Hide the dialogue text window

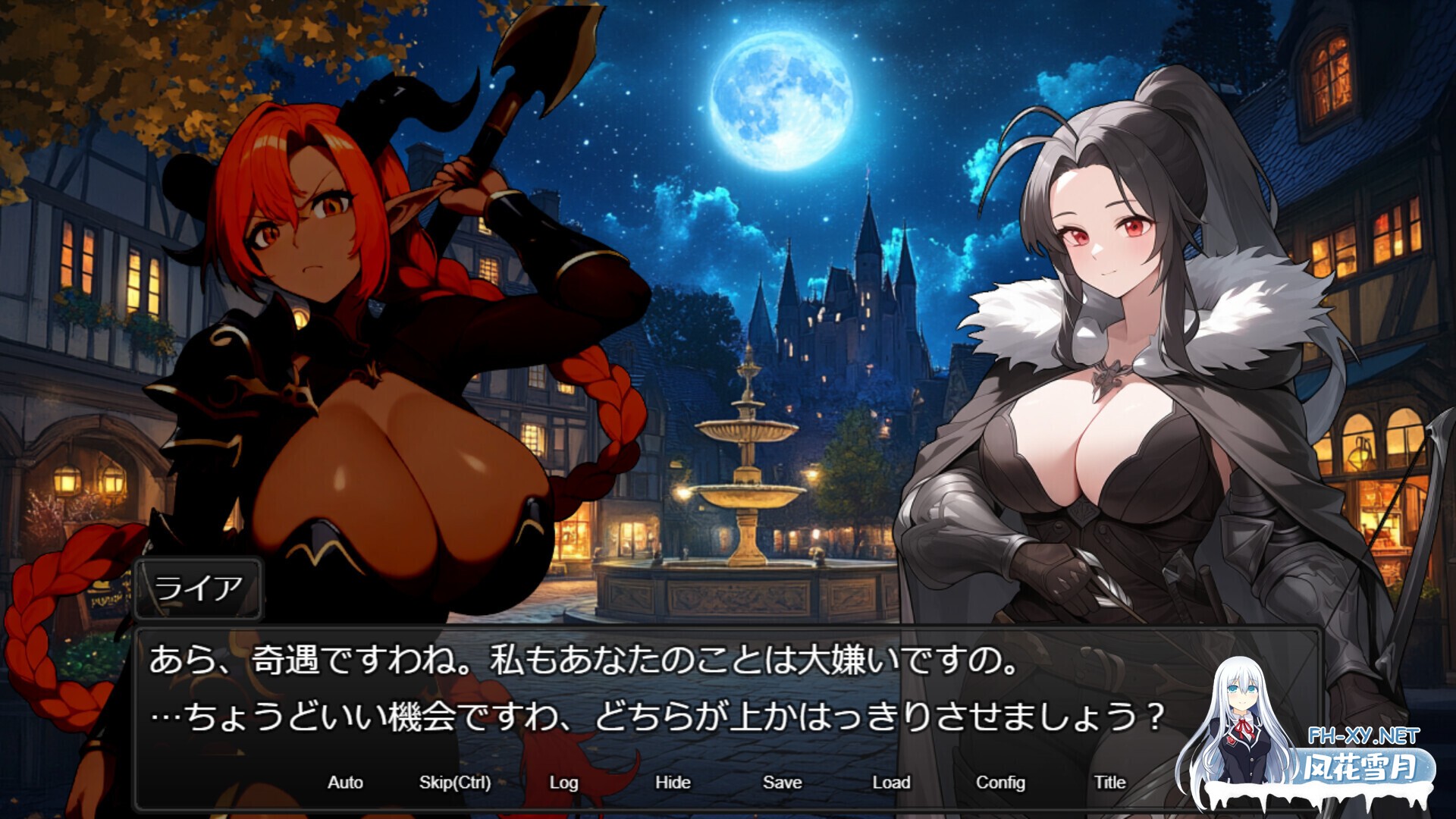673,782
